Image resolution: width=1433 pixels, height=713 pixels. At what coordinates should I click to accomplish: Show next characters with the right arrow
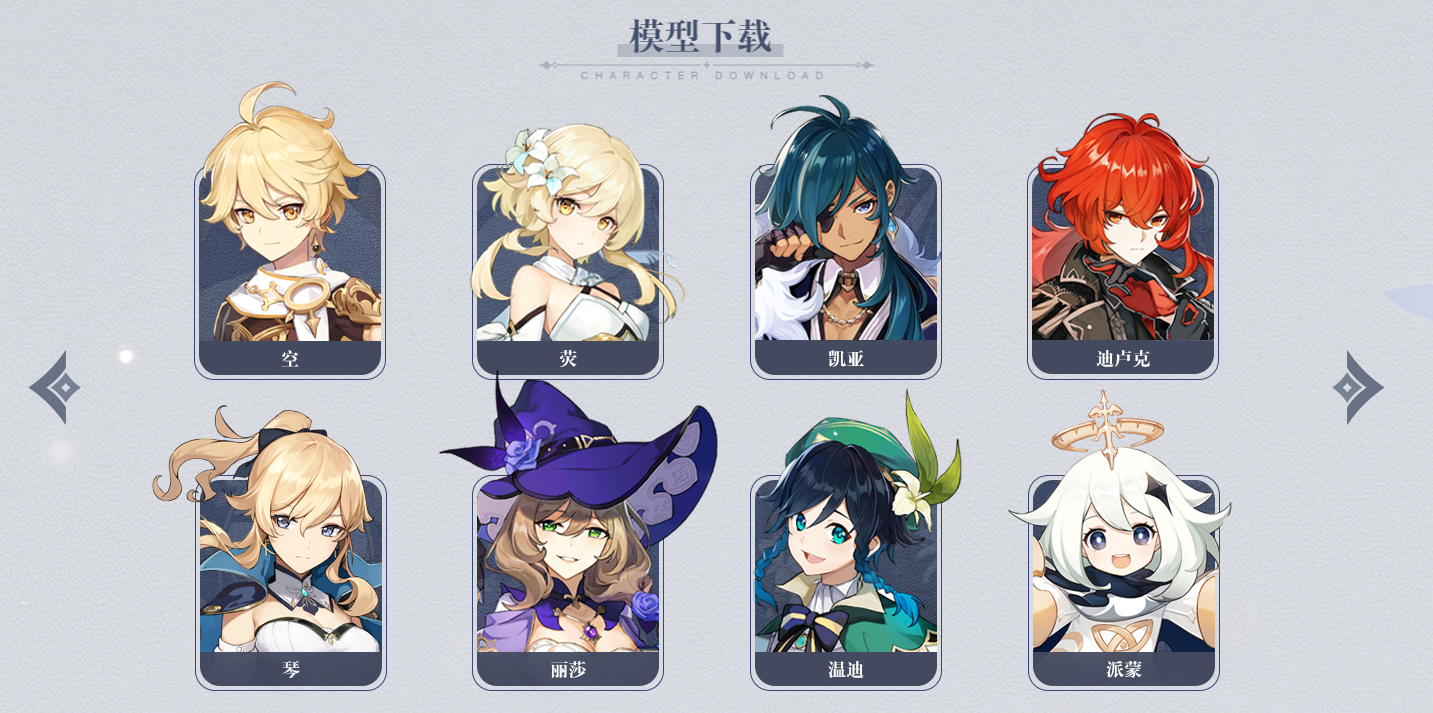1356,387
